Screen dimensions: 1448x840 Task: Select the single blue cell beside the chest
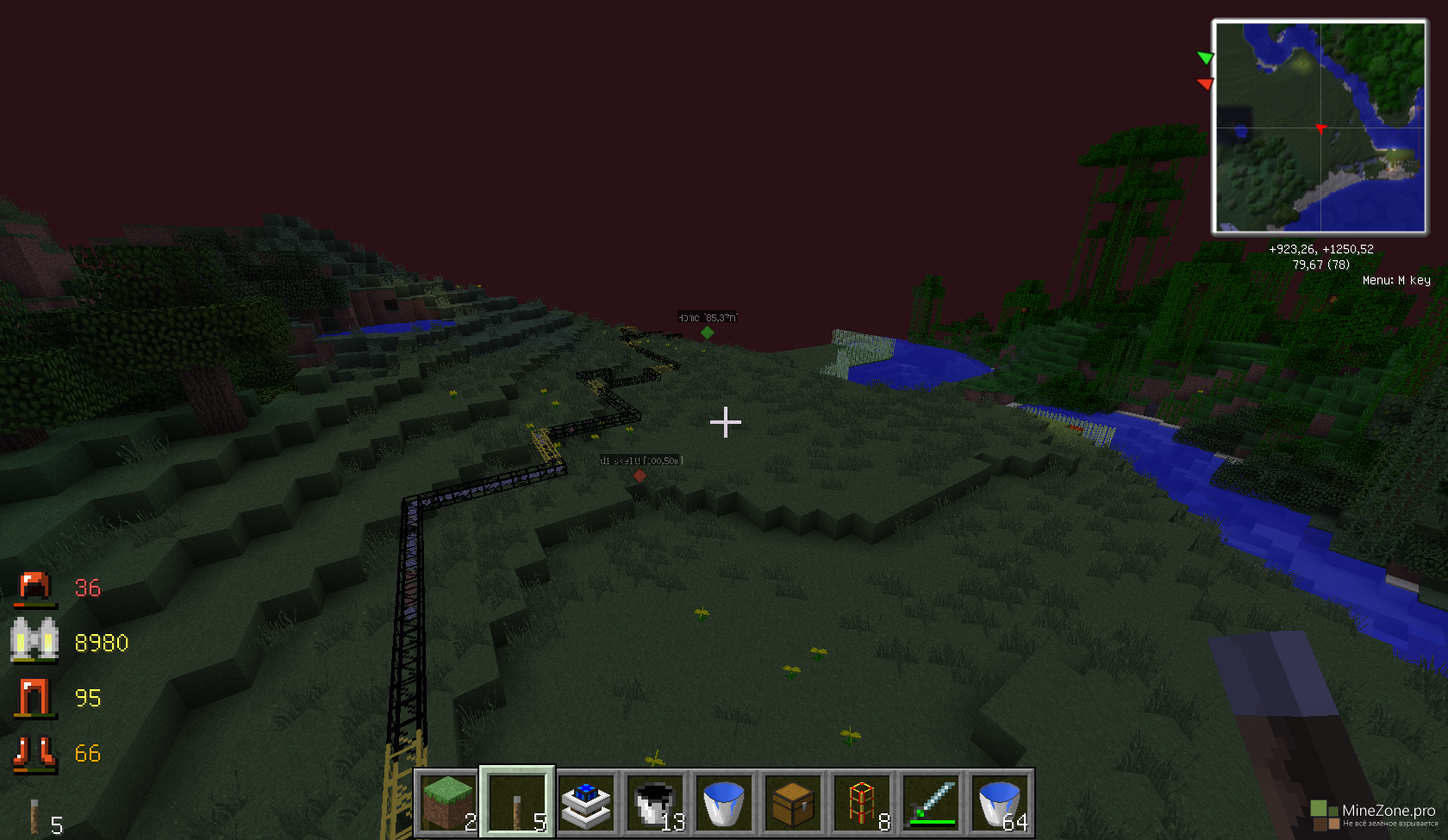point(724,802)
